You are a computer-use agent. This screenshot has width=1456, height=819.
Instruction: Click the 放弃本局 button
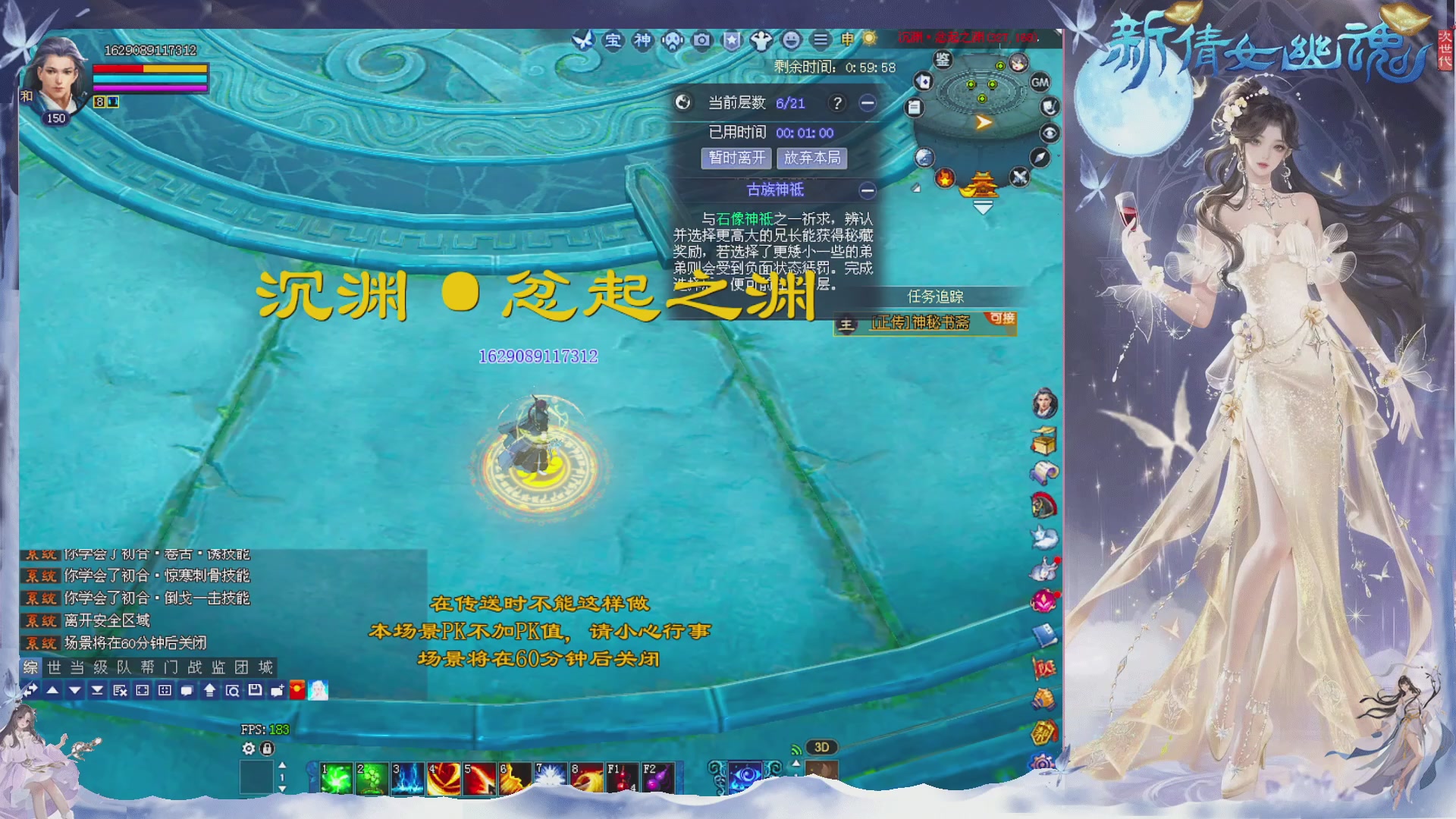tap(812, 158)
